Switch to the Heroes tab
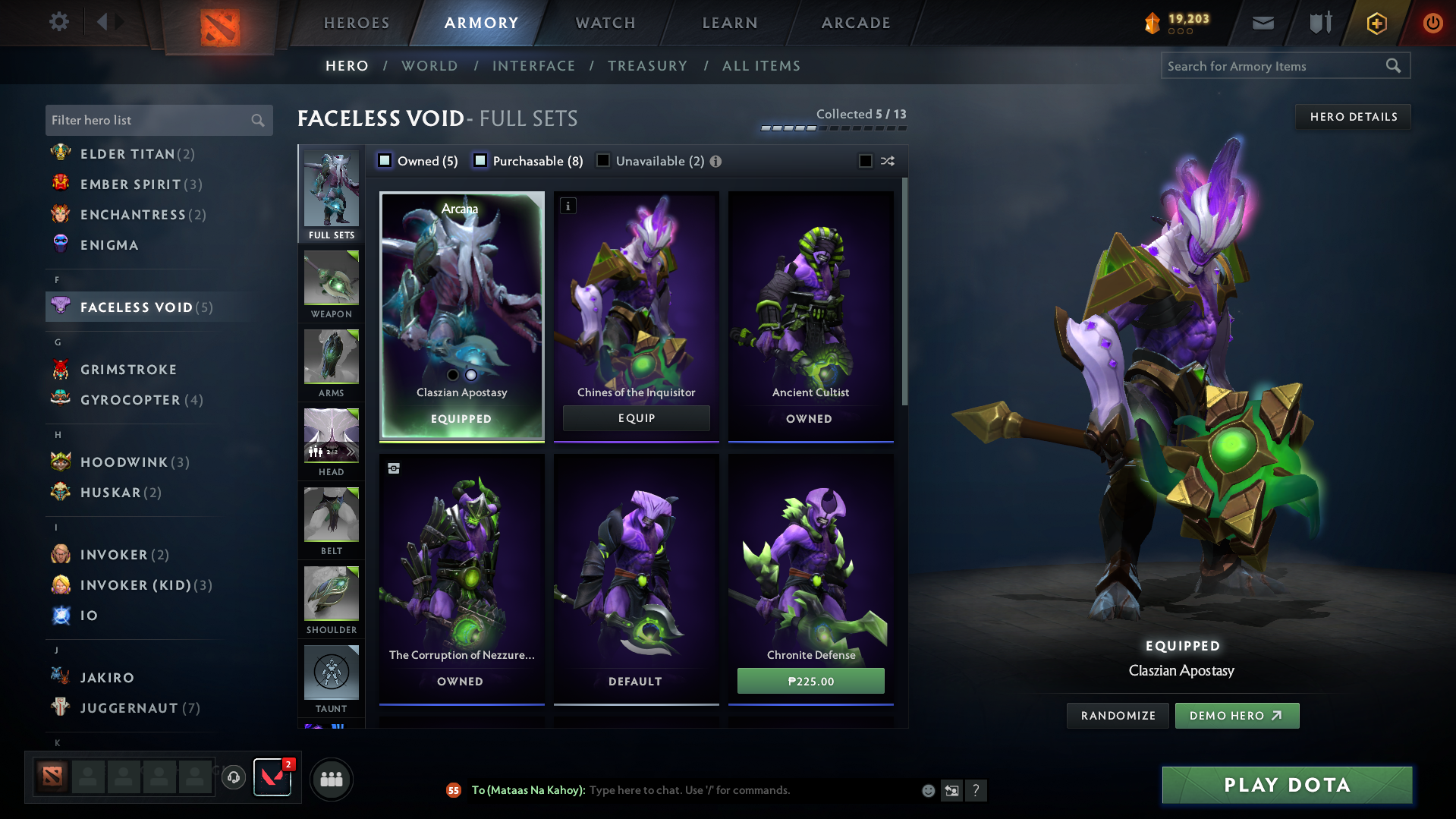 357,23
